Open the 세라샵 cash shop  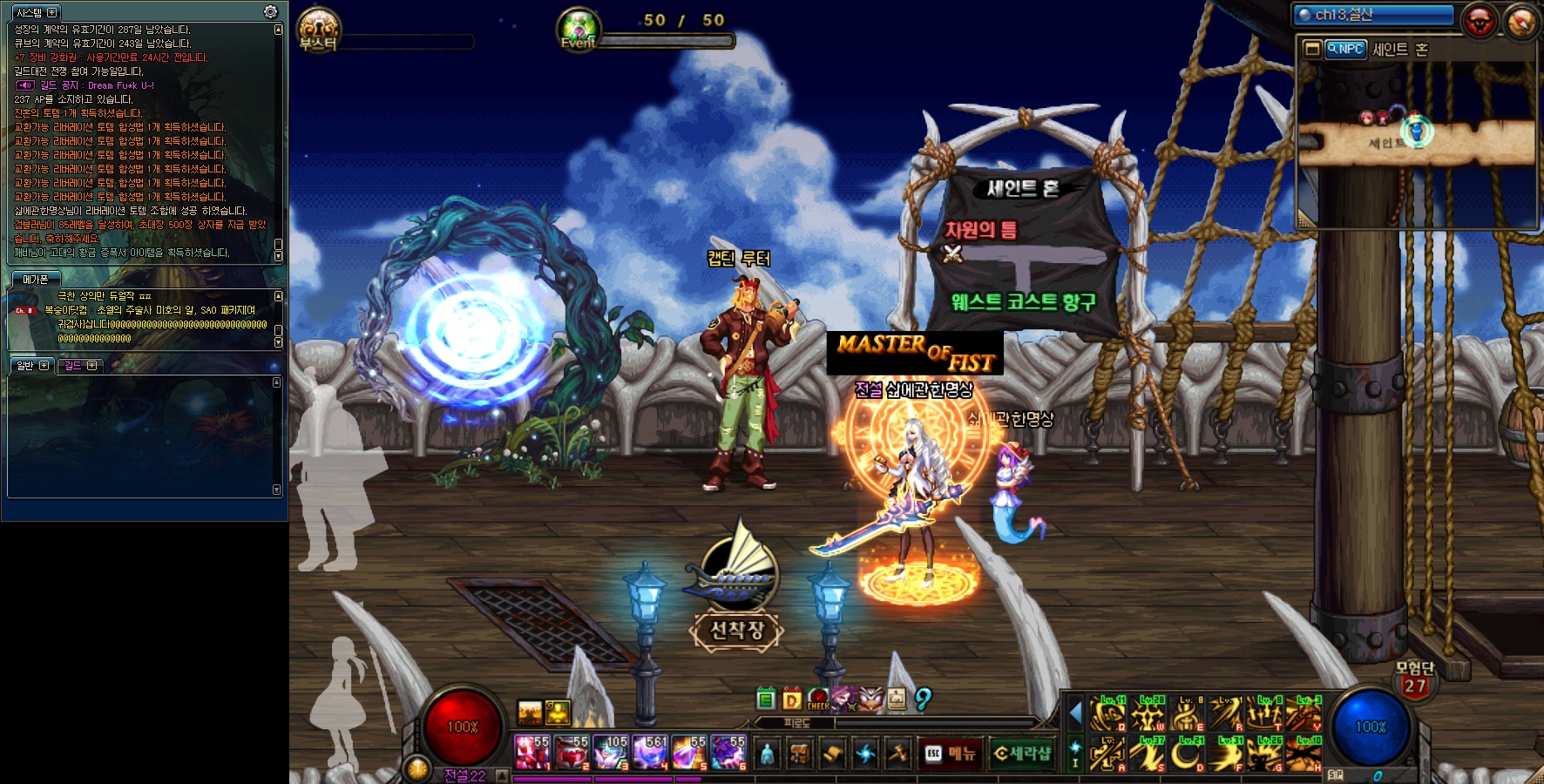click(x=1023, y=754)
